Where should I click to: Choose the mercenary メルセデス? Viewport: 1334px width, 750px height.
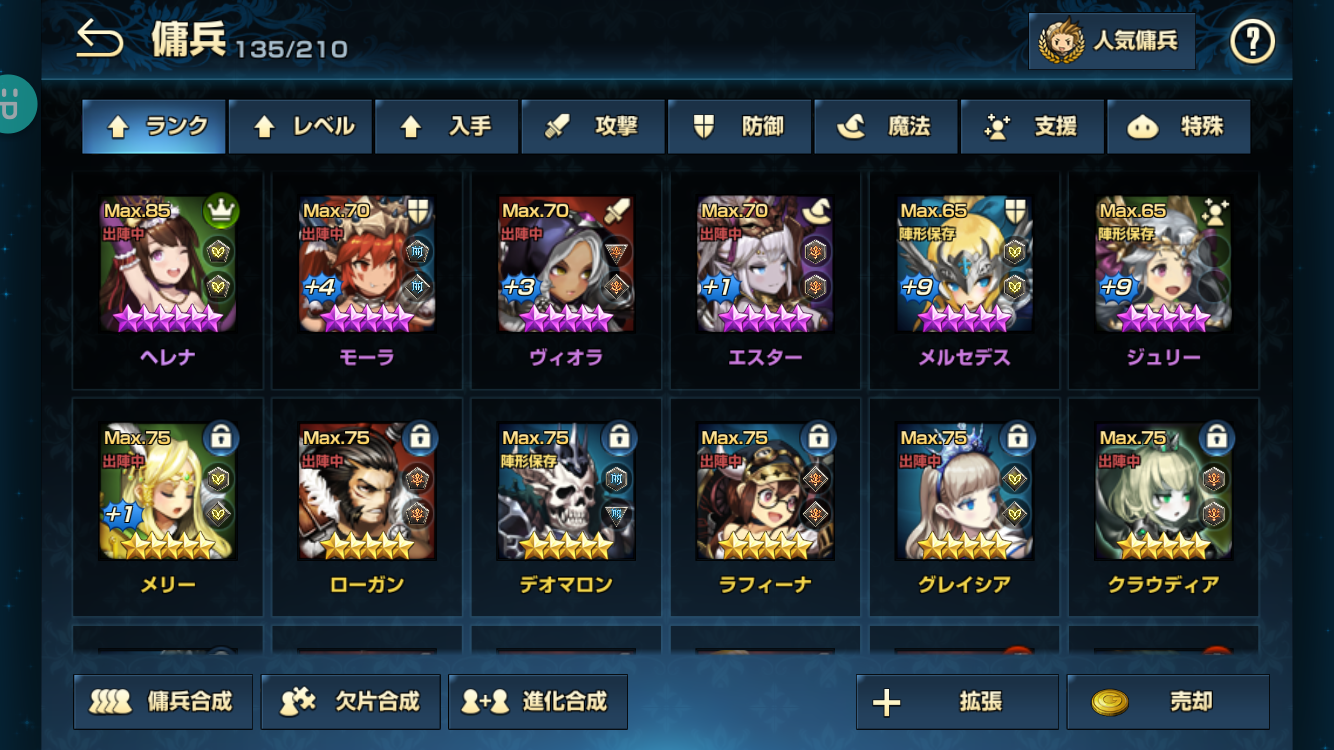(964, 265)
